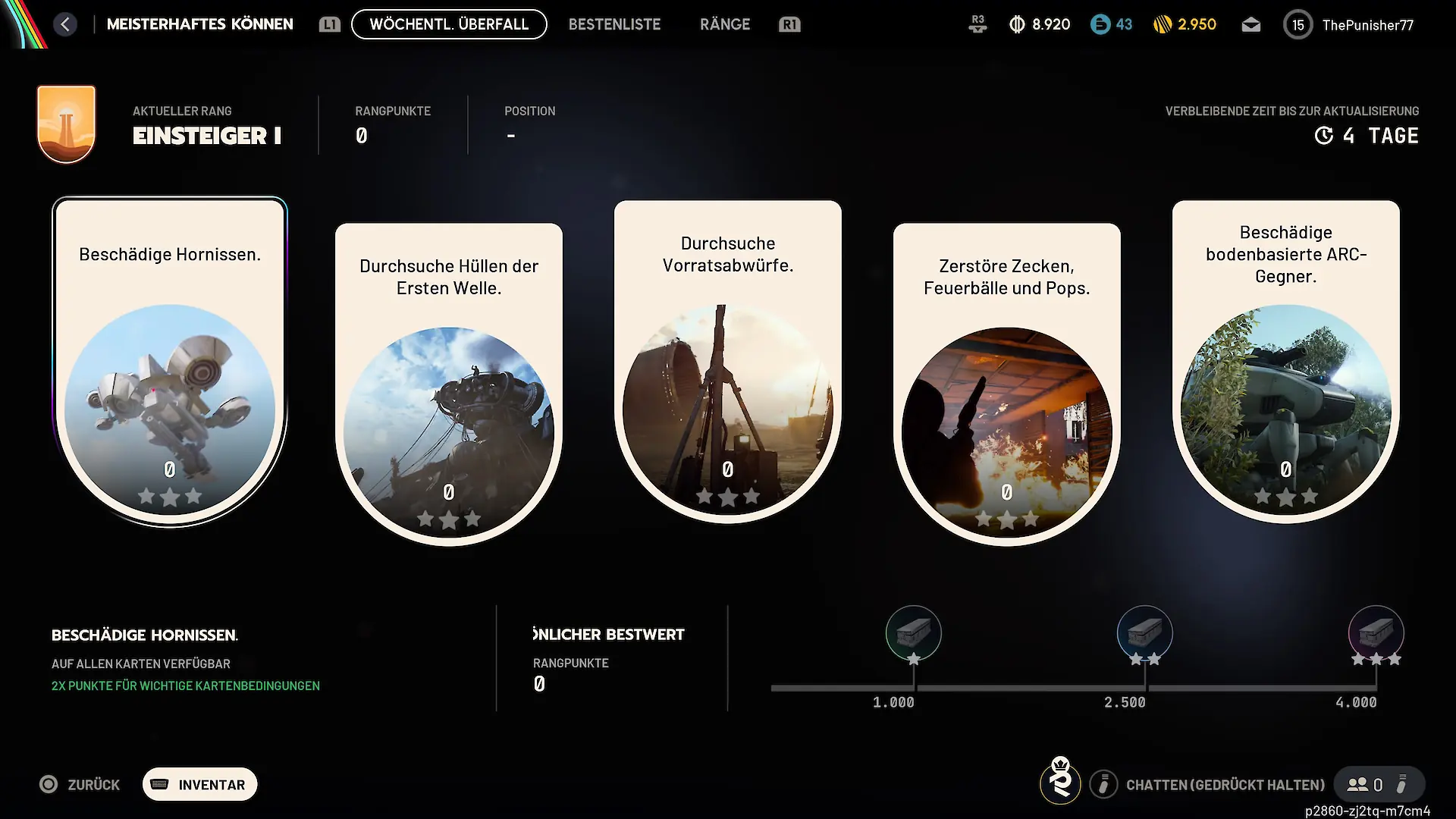Switch to the Wöchentl. Überfall tab
The image size is (1456, 819).
click(449, 24)
